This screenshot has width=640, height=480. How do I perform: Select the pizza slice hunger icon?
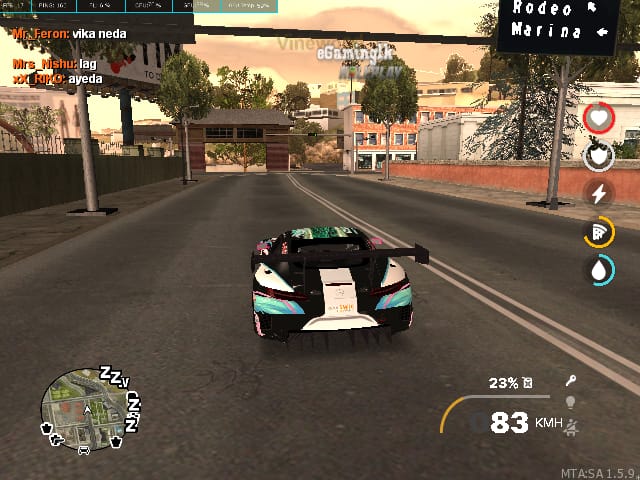pyautogui.click(x=598, y=232)
